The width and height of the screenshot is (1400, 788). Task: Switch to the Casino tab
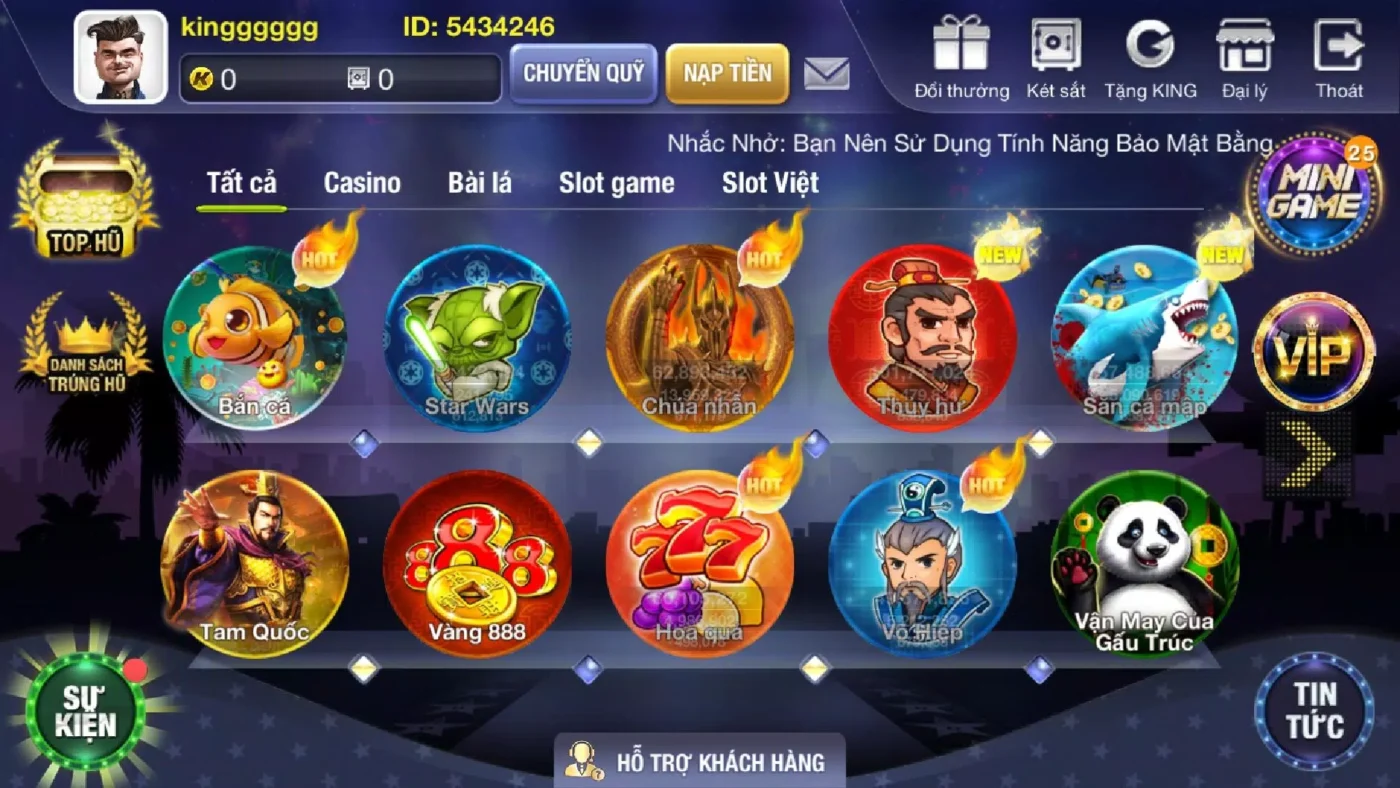[362, 183]
